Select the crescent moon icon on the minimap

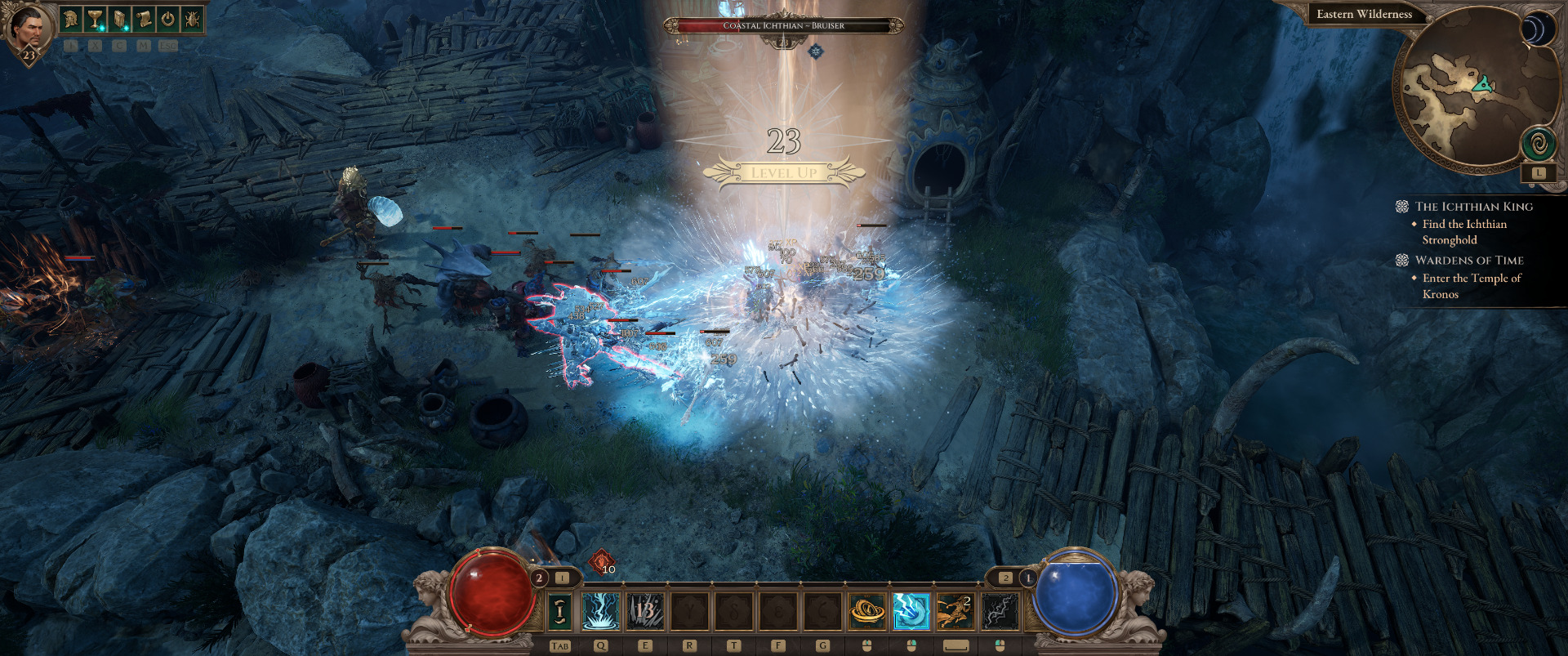(1538, 29)
